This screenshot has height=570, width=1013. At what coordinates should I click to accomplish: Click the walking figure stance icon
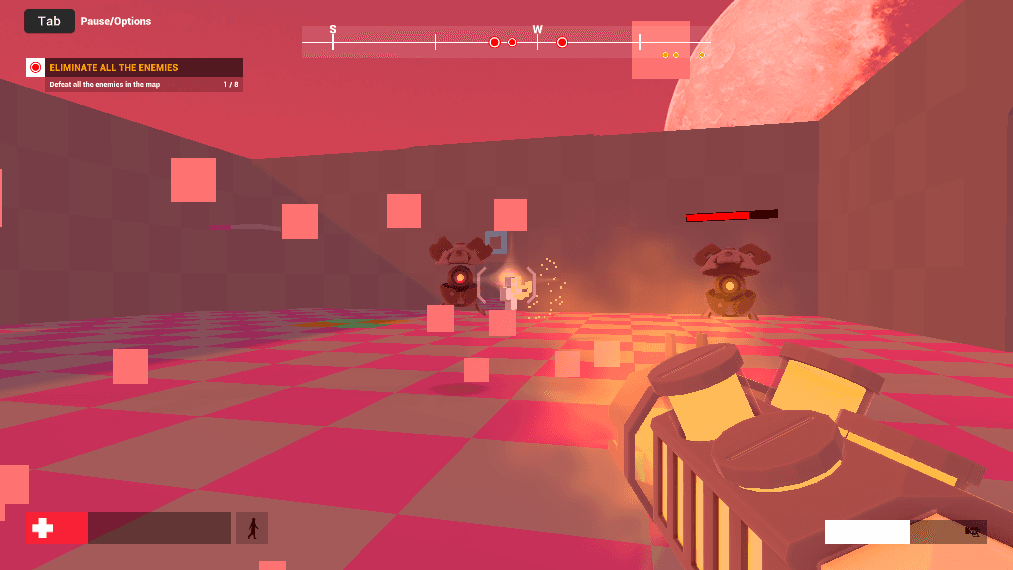click(x=252, y=528)
